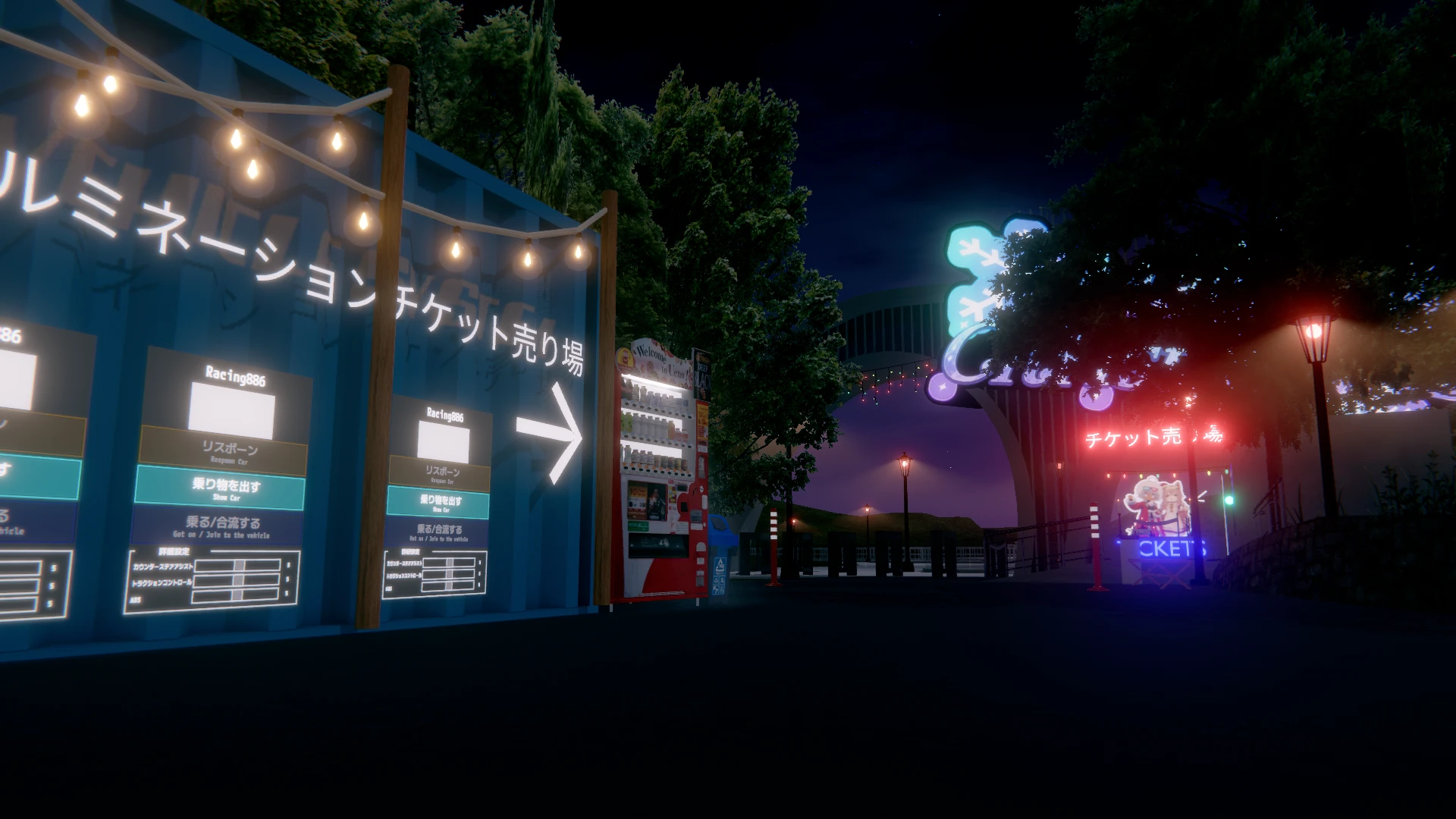The height and width of the screenshot is (819, 1456).
Task: Click the red チケット売り場 neon sign
Action: click(1153, 437)
